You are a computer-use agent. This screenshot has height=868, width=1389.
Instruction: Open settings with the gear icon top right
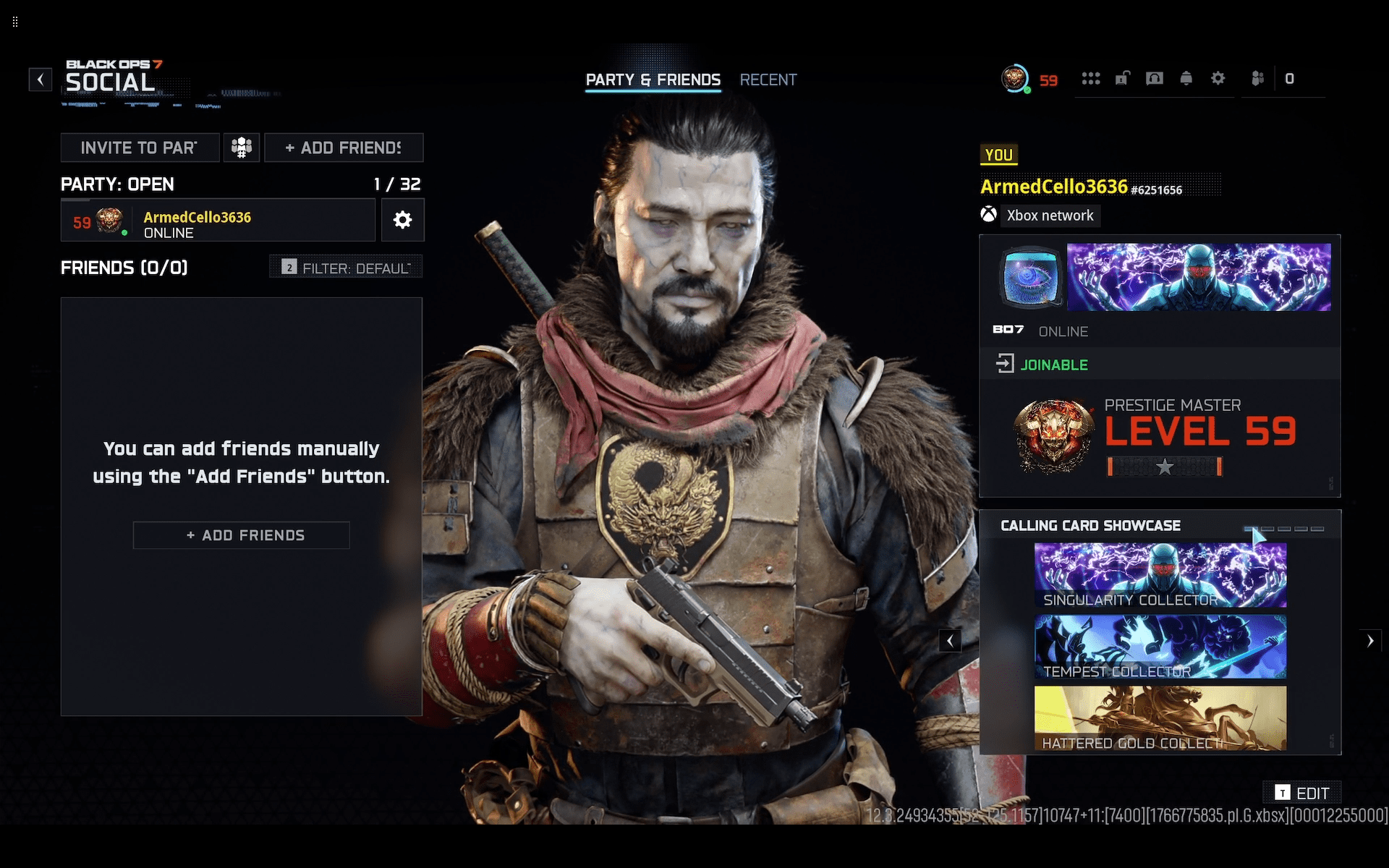[1218, 78]
